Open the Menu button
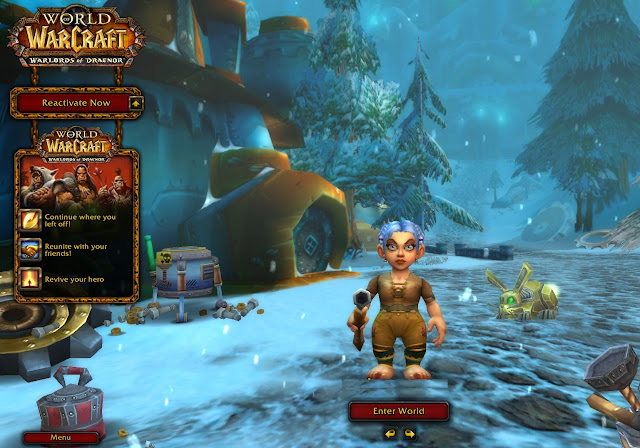This screenshot has width=640, height=448. 61,437
